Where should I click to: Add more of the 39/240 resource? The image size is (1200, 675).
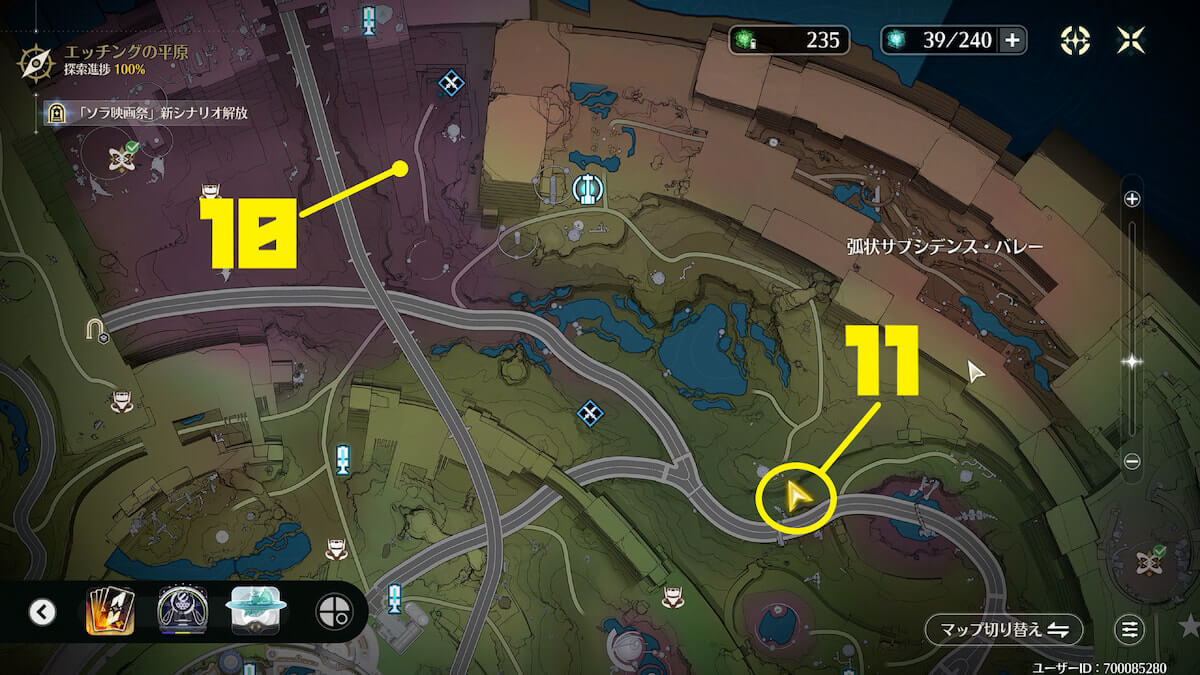click(1012, 40)
